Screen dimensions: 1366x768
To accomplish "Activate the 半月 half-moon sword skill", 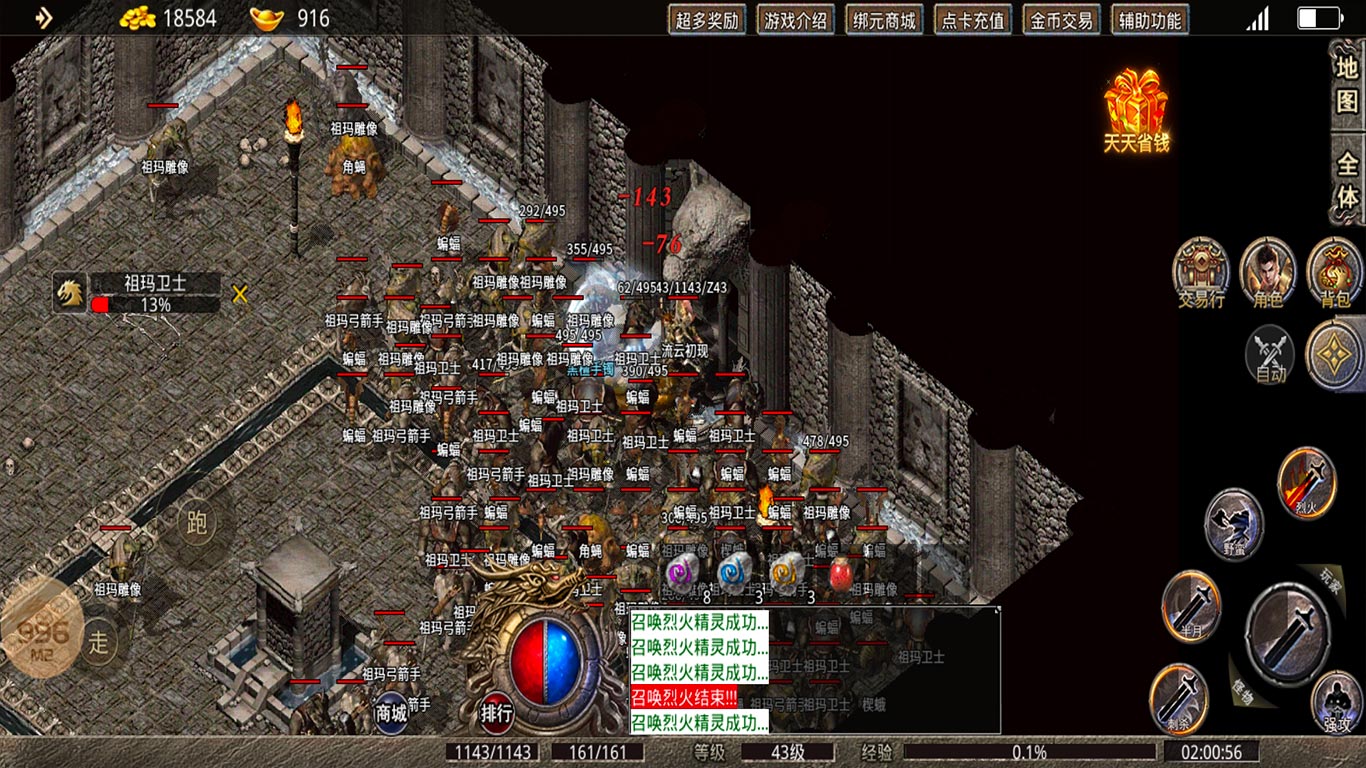I will click(1192, 605).
